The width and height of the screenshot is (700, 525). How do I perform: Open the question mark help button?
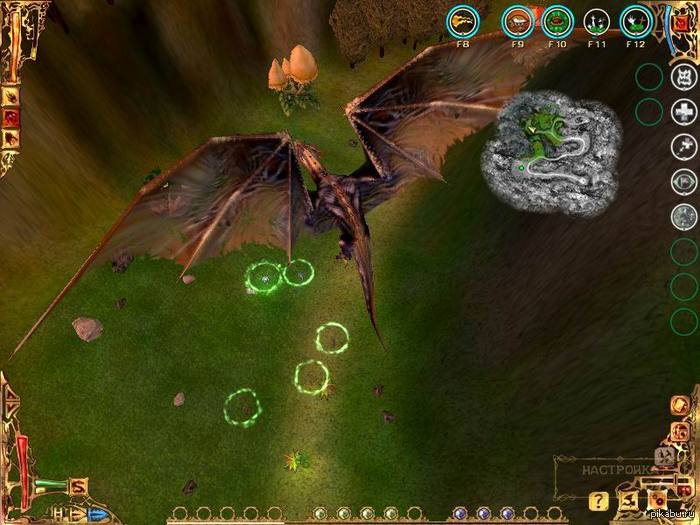tap(599, 500)
